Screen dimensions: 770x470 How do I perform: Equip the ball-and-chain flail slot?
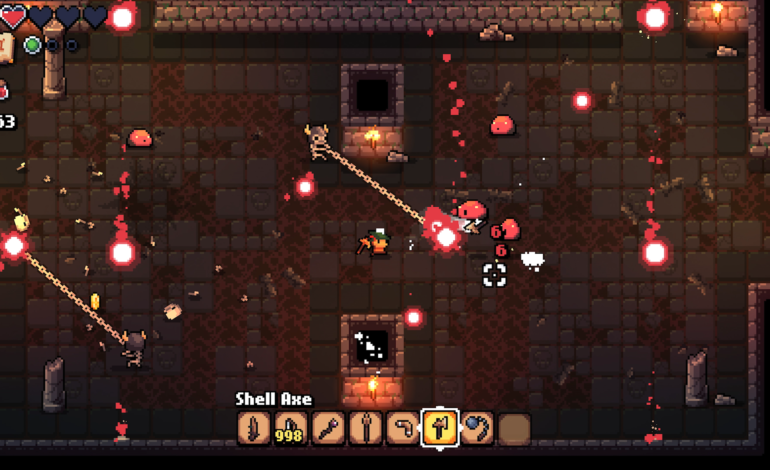coord(477,428)
